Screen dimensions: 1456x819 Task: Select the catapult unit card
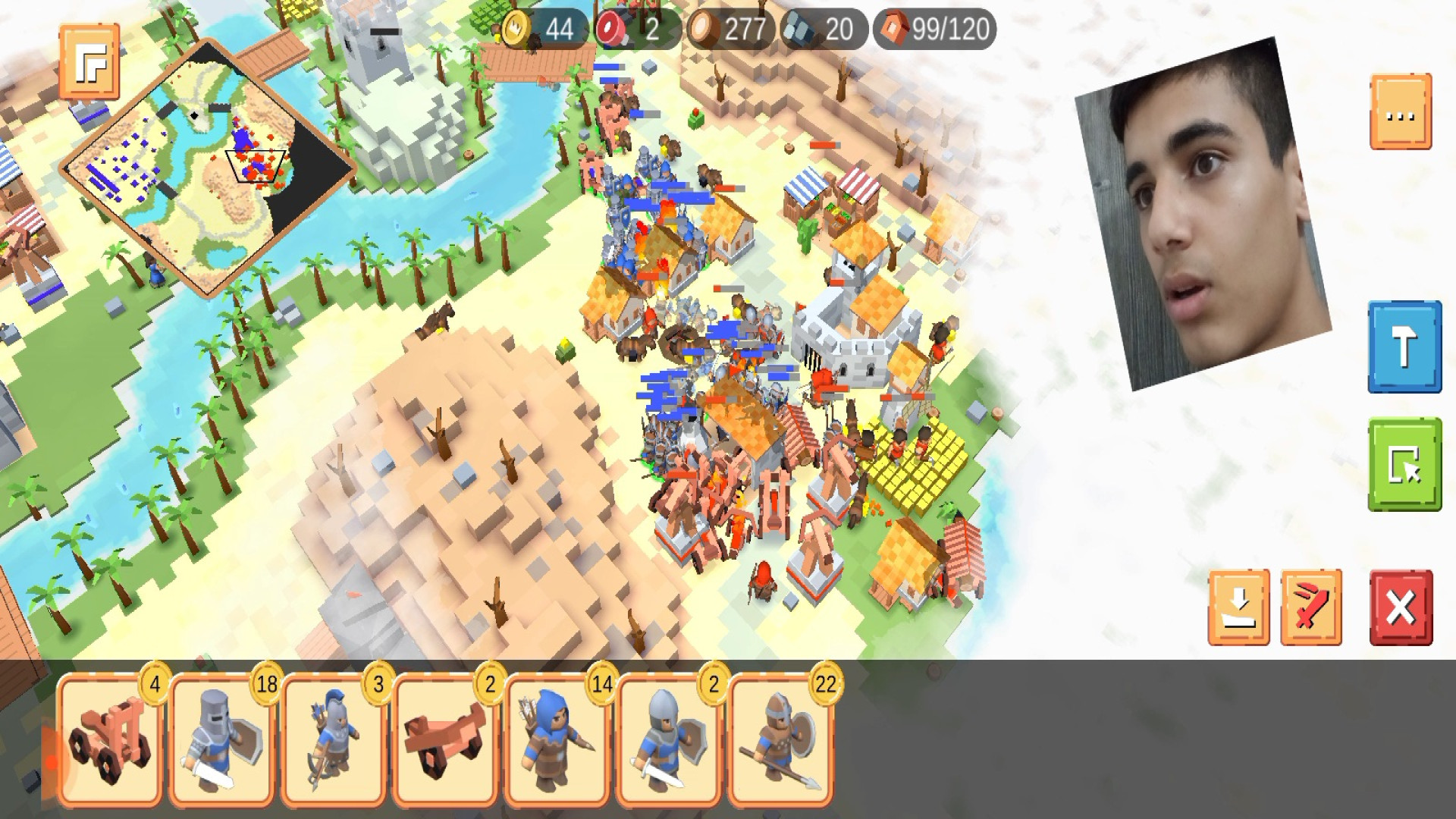click(111, 741)
